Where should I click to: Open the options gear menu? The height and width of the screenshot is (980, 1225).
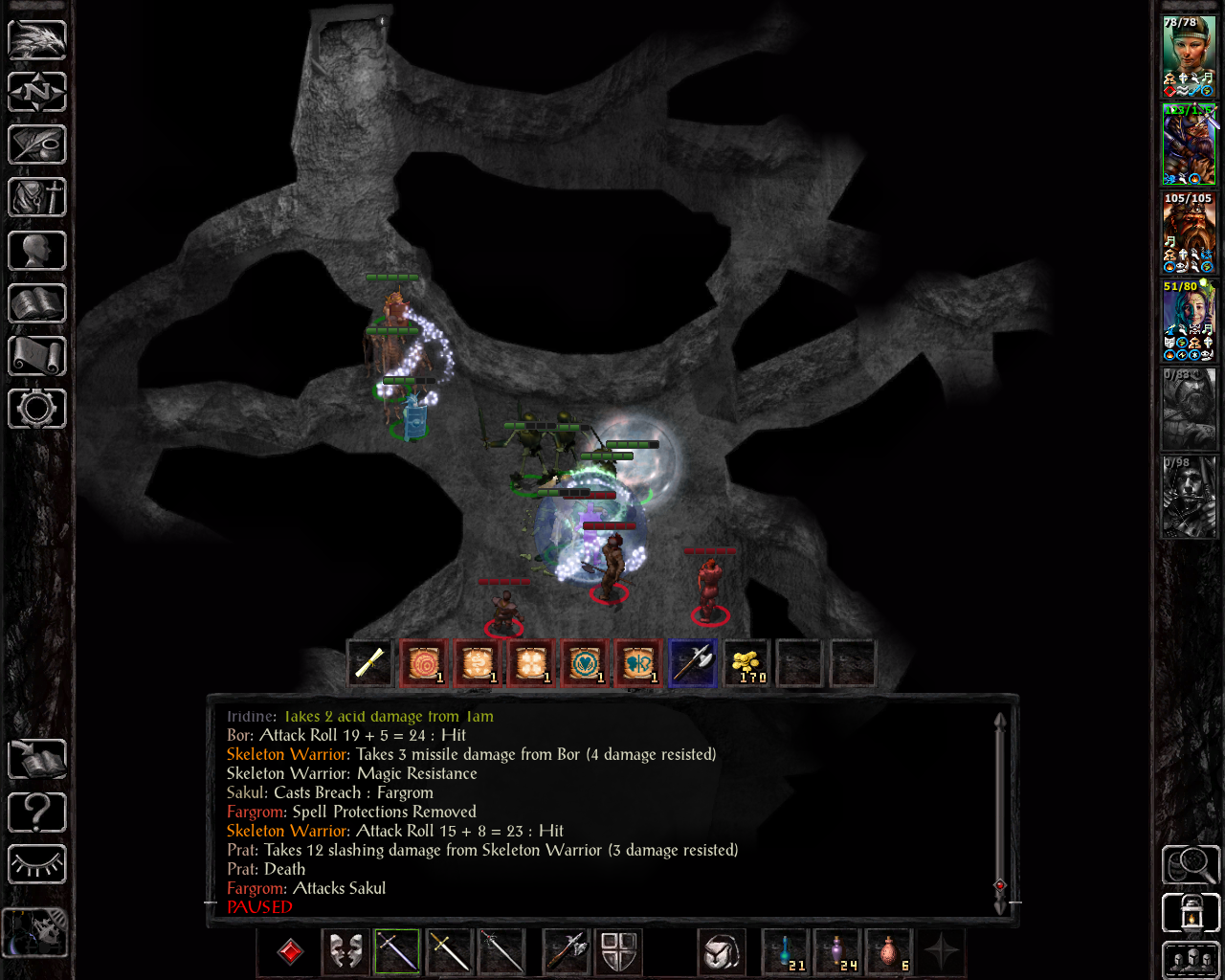[37, 409]
